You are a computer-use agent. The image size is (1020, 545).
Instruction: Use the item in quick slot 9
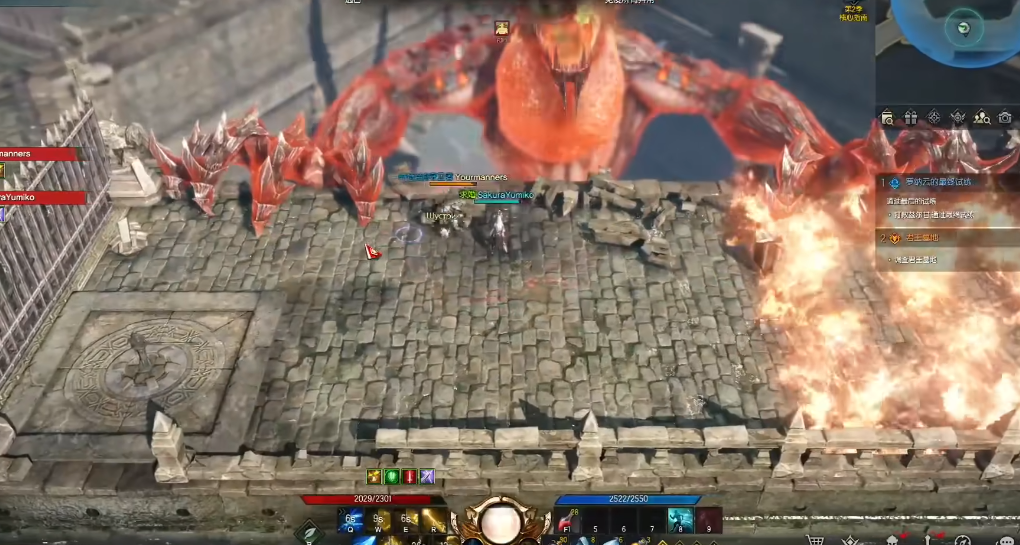709,521
